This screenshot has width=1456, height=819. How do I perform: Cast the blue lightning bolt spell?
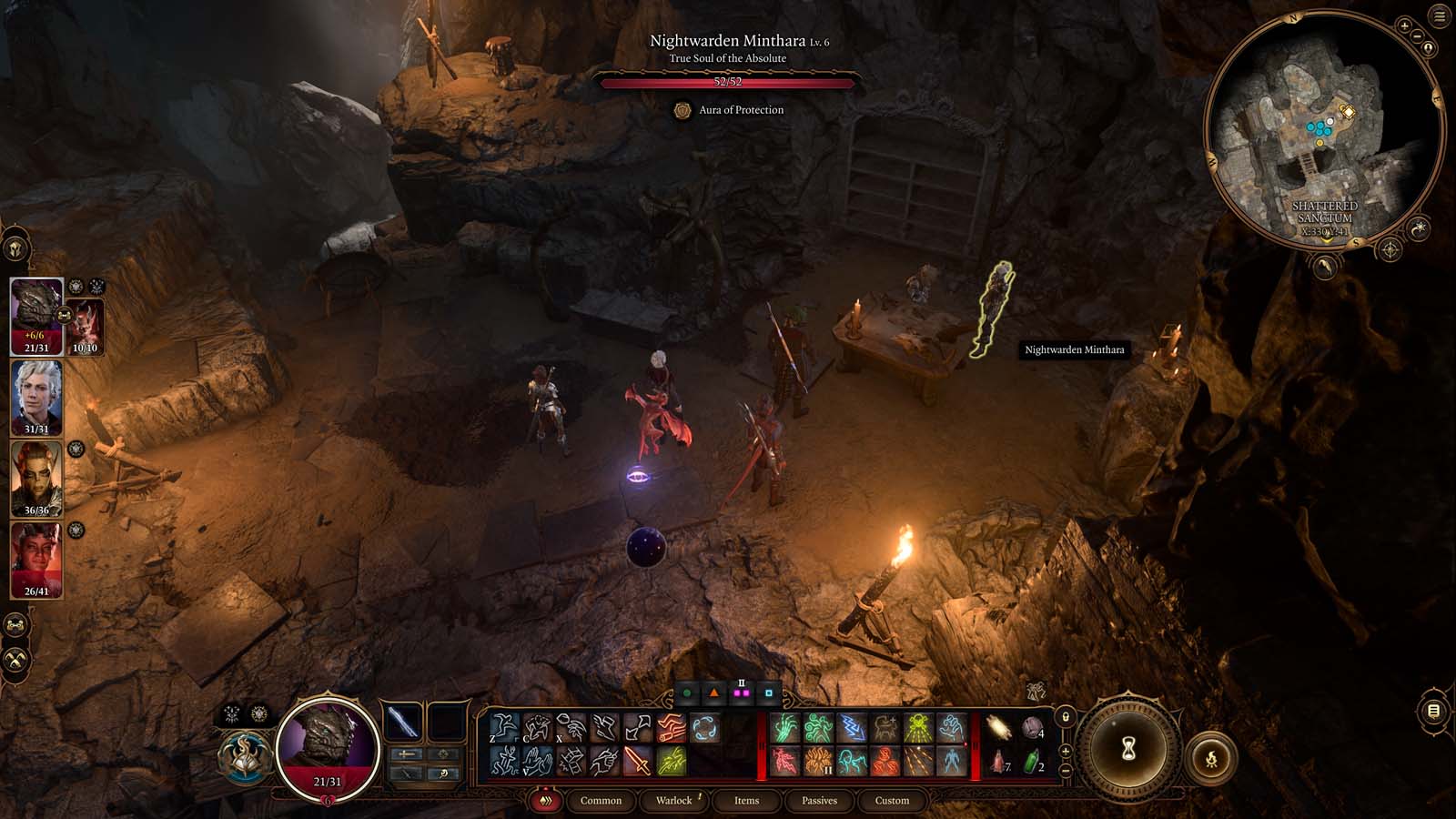point(852,728)
